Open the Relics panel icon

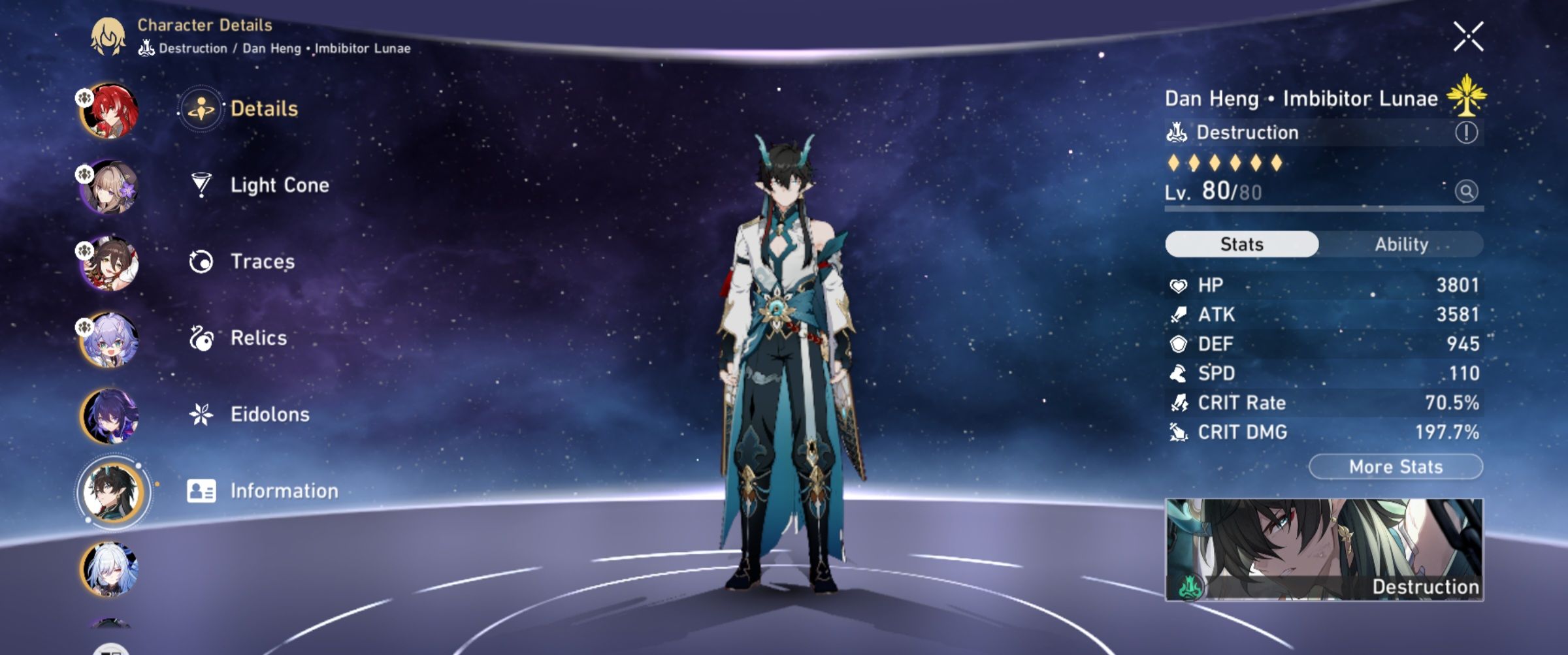tap(203, 338)
